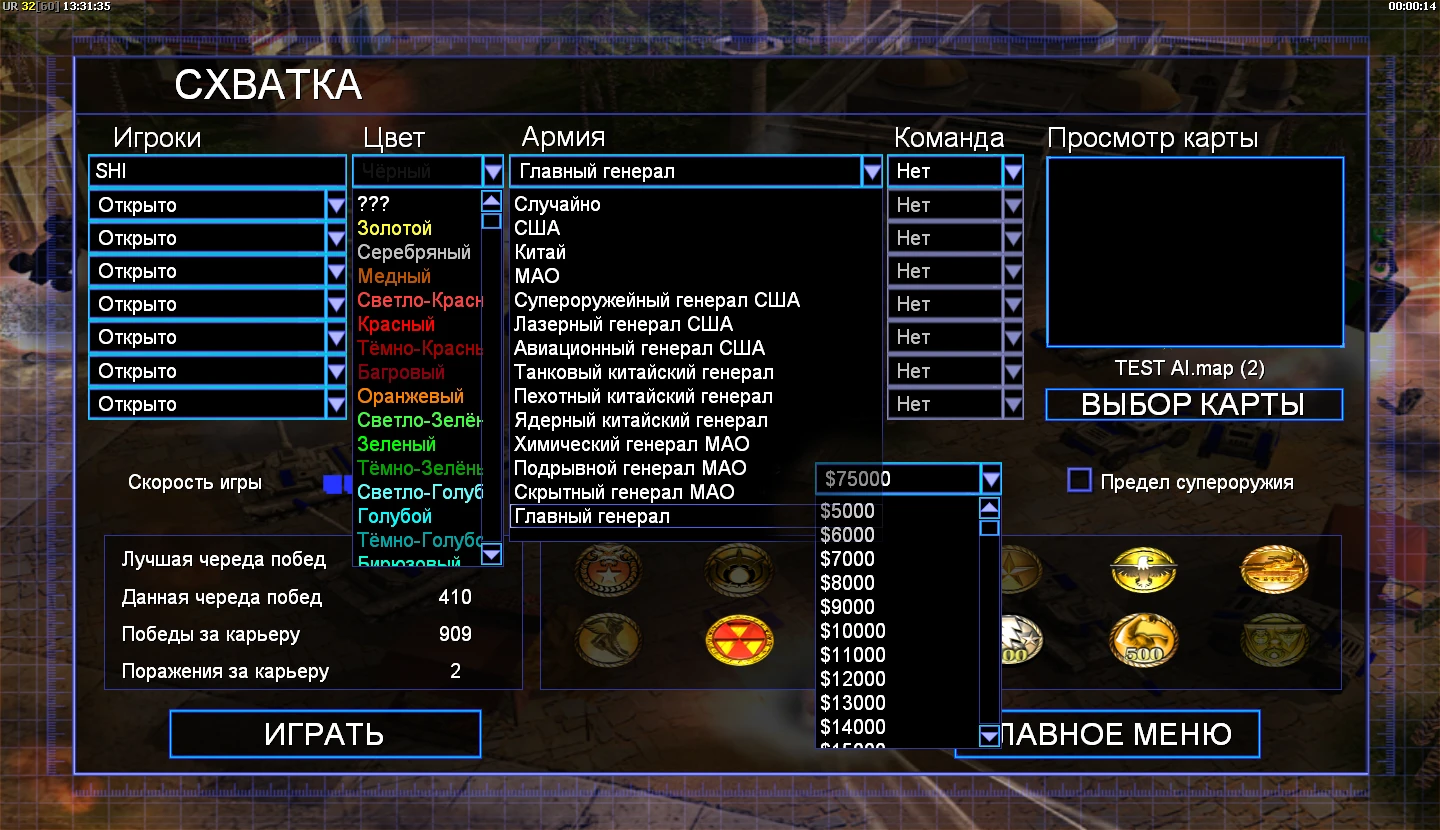Adjust the Скорость игры speed slider
Viewport: 1440px width, 830px height.
pyautogui.click(x=335, y=481)
